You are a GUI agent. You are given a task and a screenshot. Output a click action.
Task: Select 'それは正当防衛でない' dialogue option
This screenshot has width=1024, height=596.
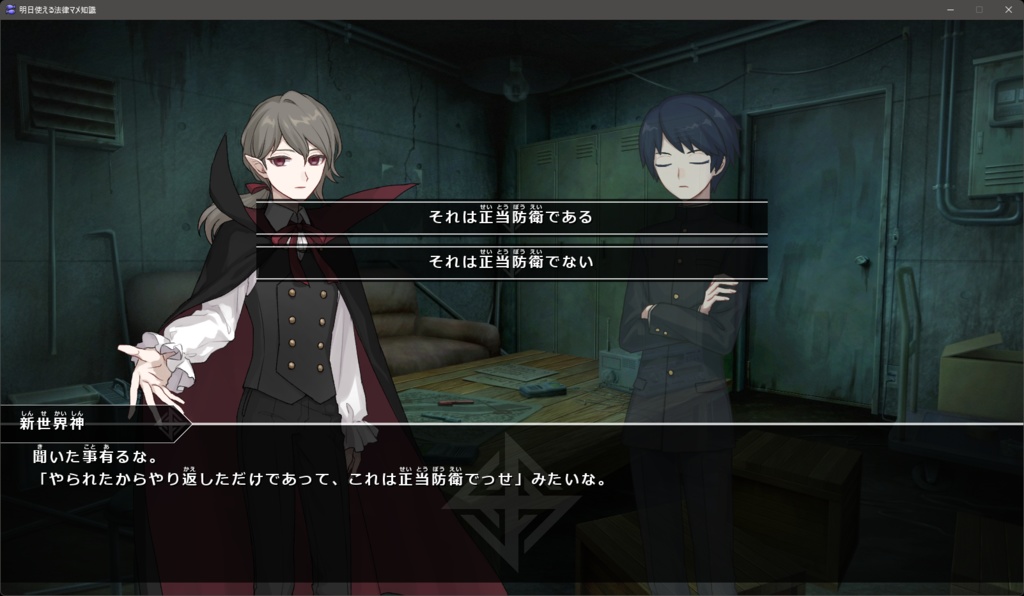(511, 262)
